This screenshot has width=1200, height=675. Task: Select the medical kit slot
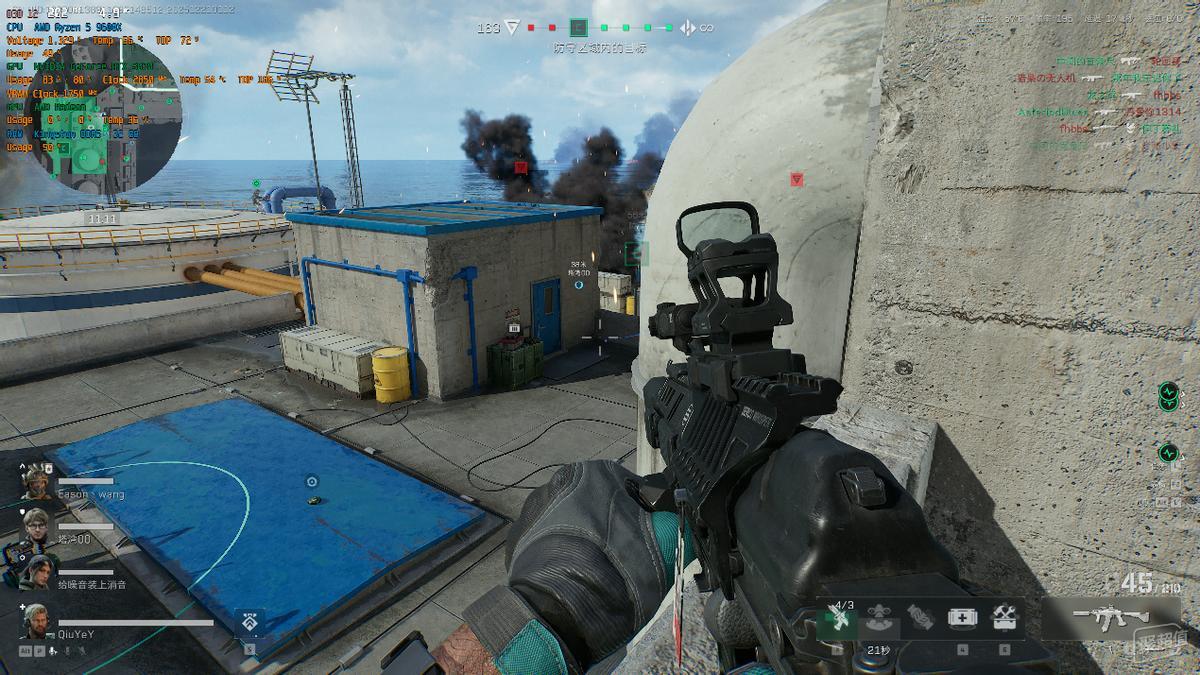click(x=962, y=619)
